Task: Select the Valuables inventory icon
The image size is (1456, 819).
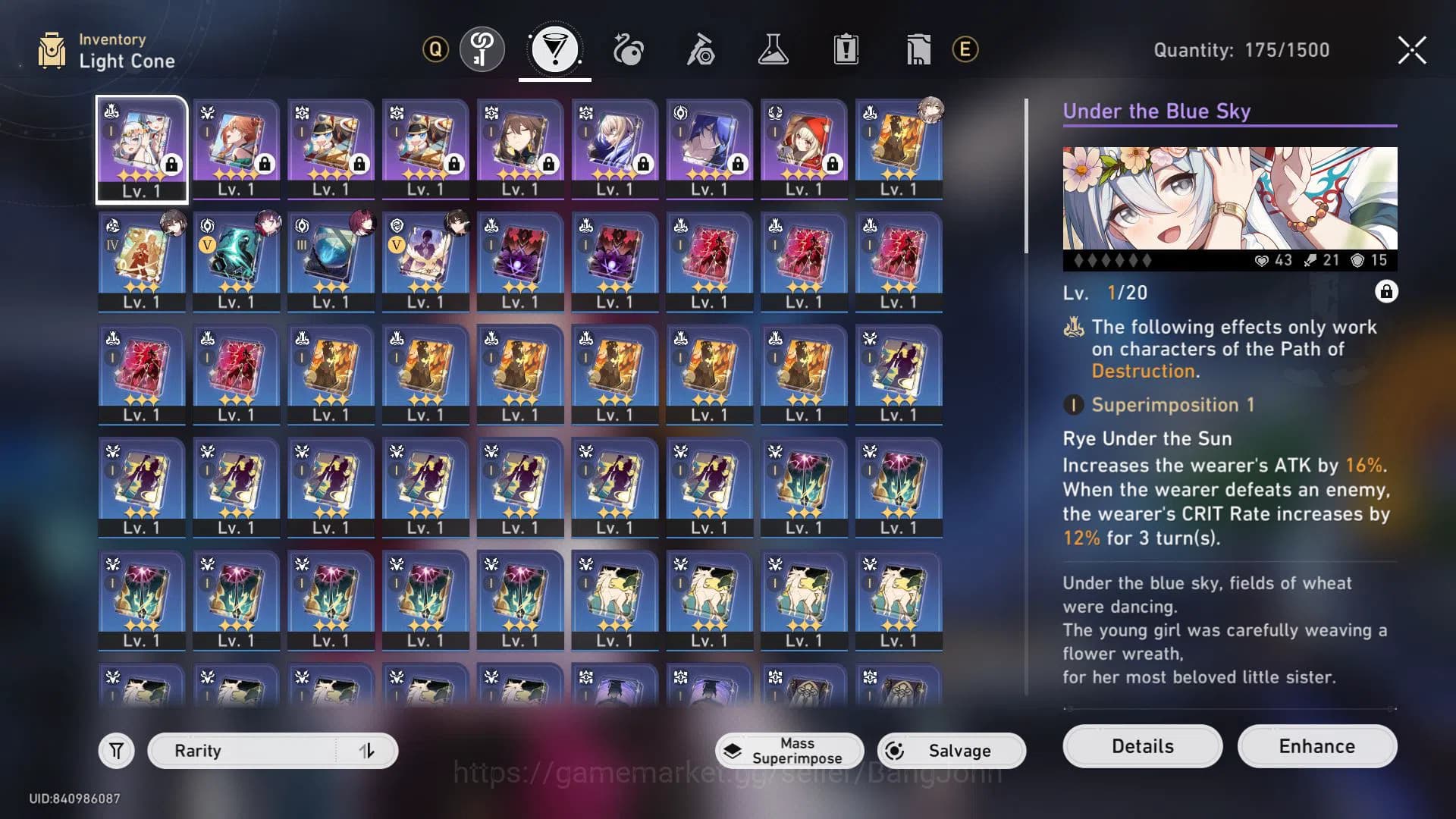Action: click(x=918, y=48)
